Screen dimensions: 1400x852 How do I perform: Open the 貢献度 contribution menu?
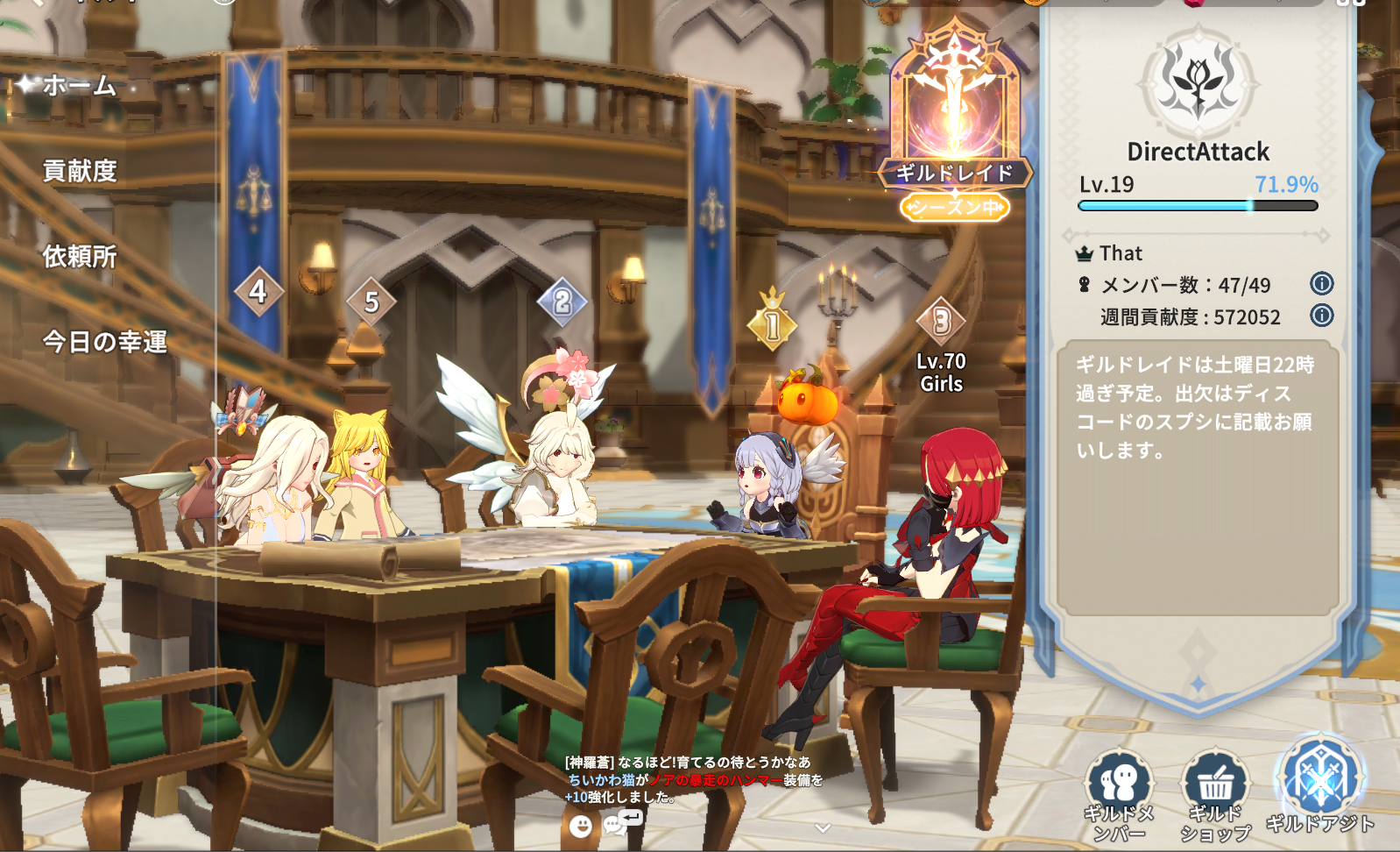[x=80, y=171]
